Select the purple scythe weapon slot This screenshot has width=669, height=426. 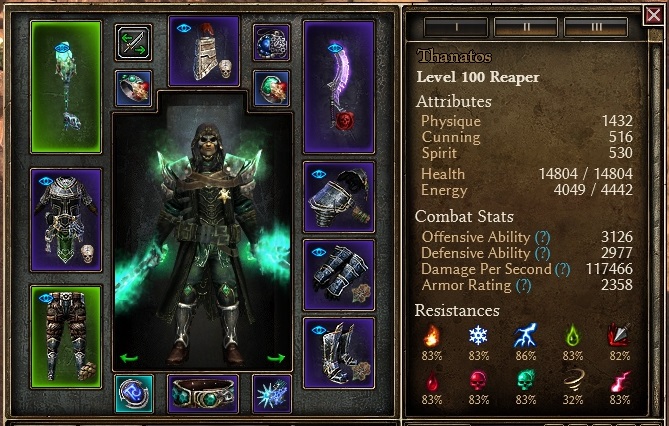[338, 83]
